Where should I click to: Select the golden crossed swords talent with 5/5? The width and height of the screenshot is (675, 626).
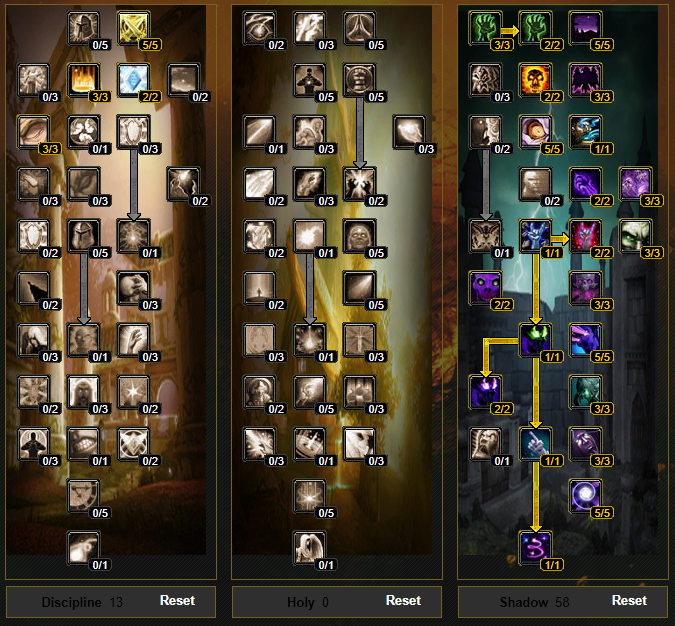(133, 29)
